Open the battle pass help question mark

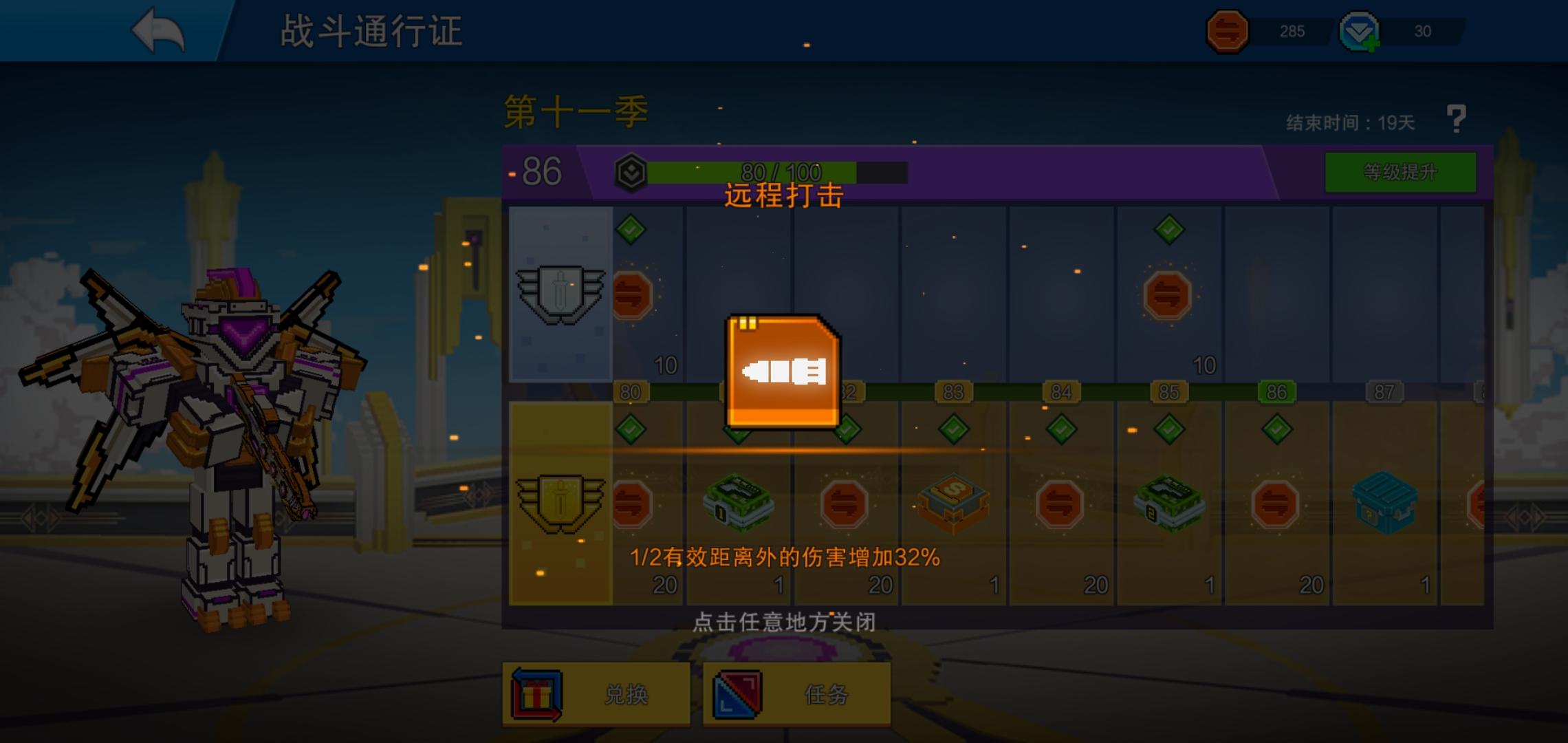tap(1457, 118)
